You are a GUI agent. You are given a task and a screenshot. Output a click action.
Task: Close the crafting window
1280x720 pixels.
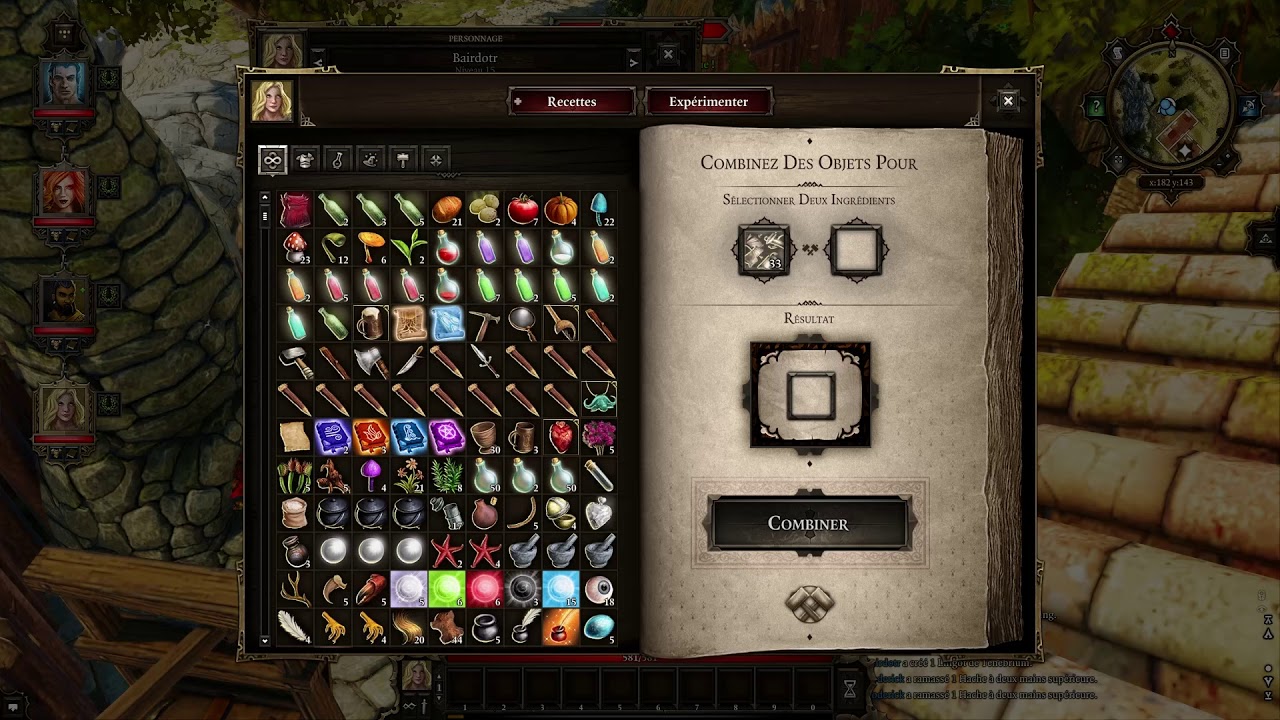1008,100
